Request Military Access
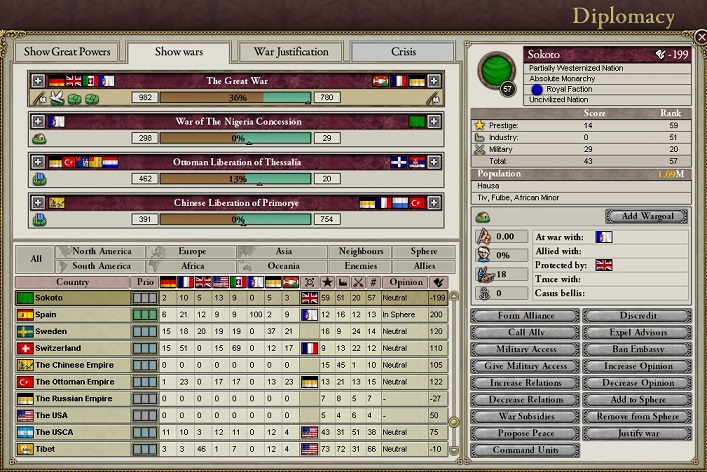 [524, 349]
